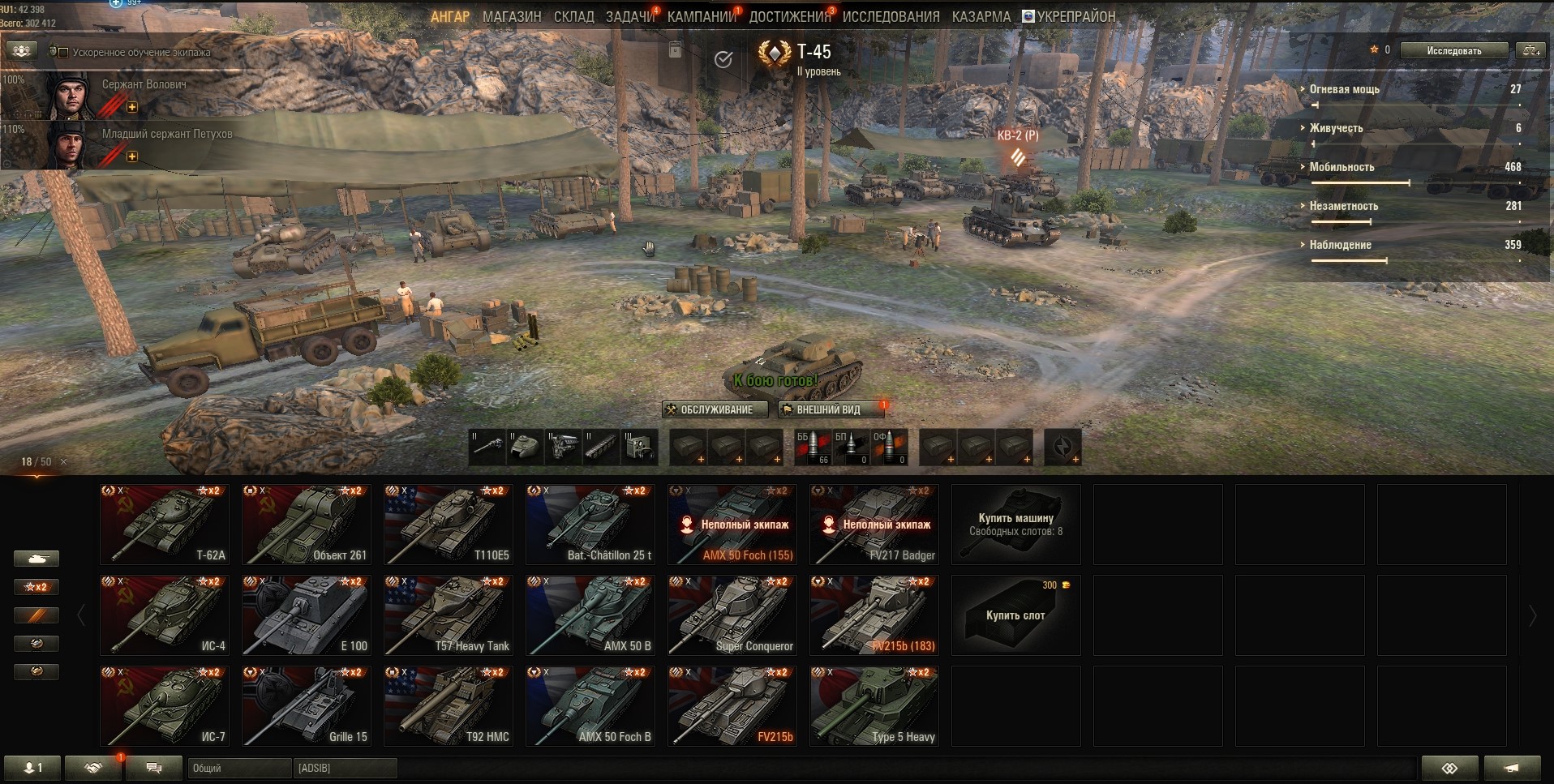
Task: Open the Обслуживание service button
Action: click(x=709, y=409)
